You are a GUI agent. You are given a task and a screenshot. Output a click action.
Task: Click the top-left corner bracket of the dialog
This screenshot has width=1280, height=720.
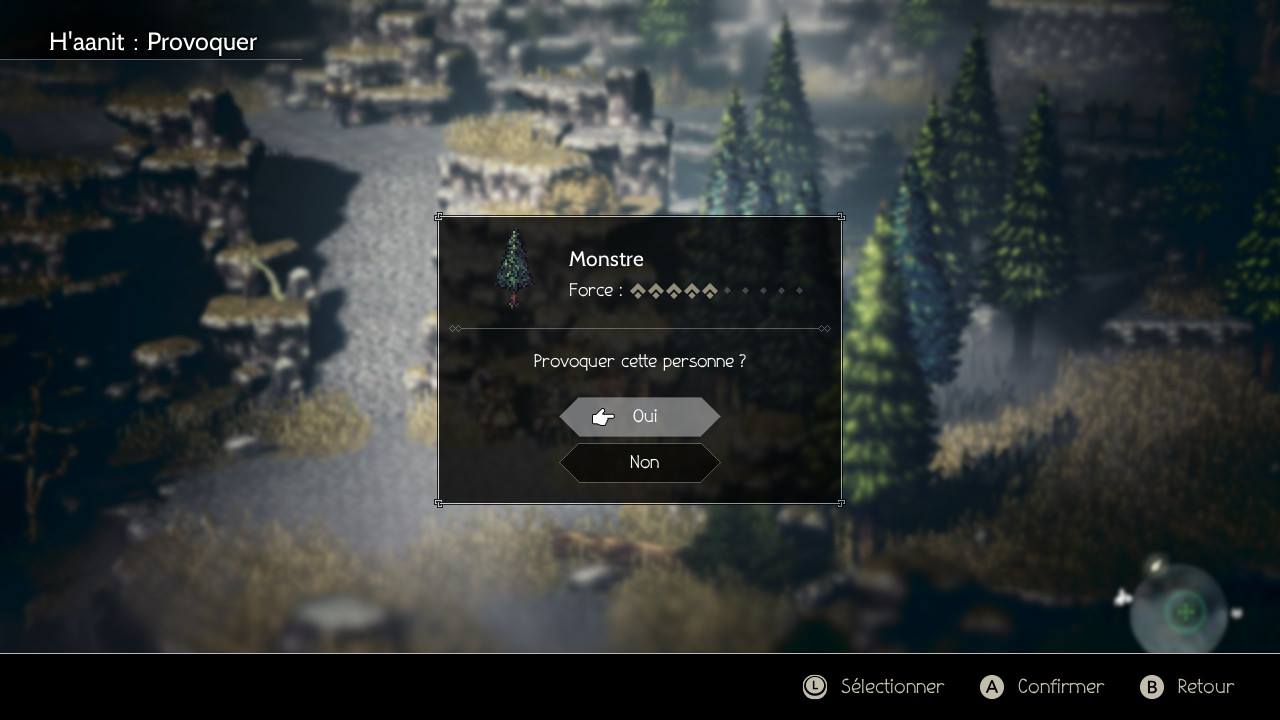(x=440, y=217)
